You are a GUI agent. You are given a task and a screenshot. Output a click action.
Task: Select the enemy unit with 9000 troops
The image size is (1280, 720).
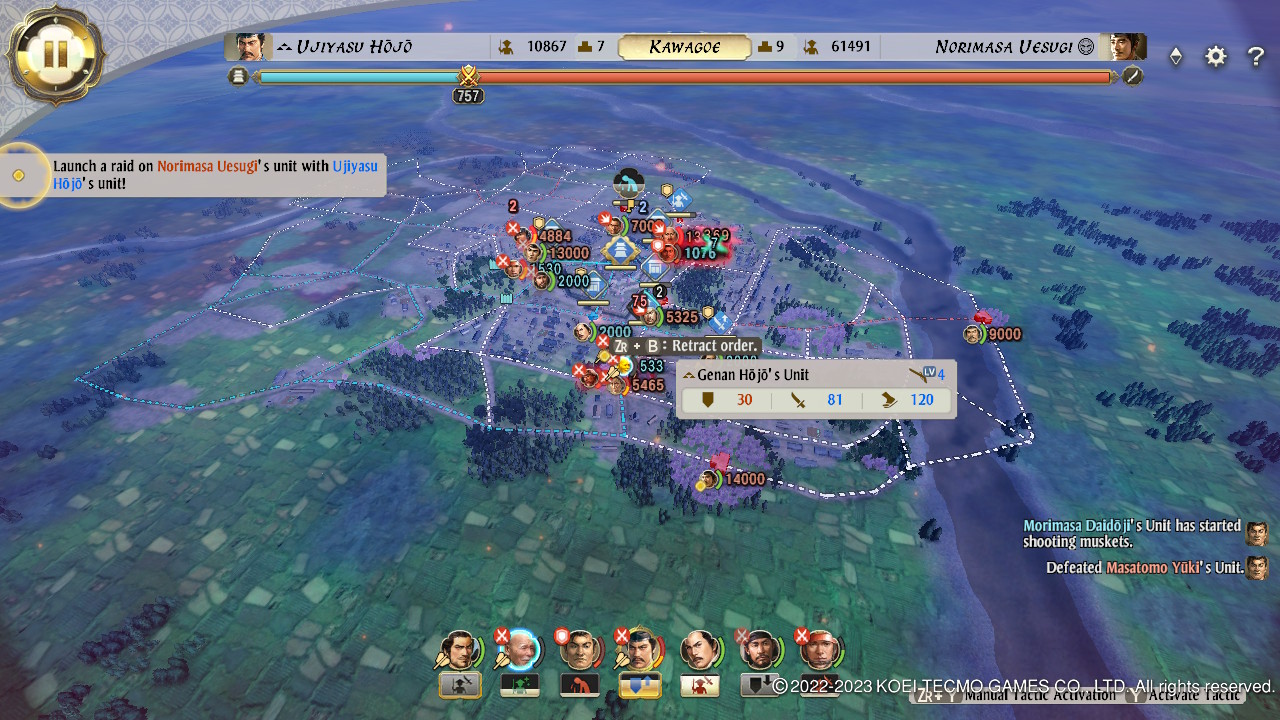tap(974, 334)
